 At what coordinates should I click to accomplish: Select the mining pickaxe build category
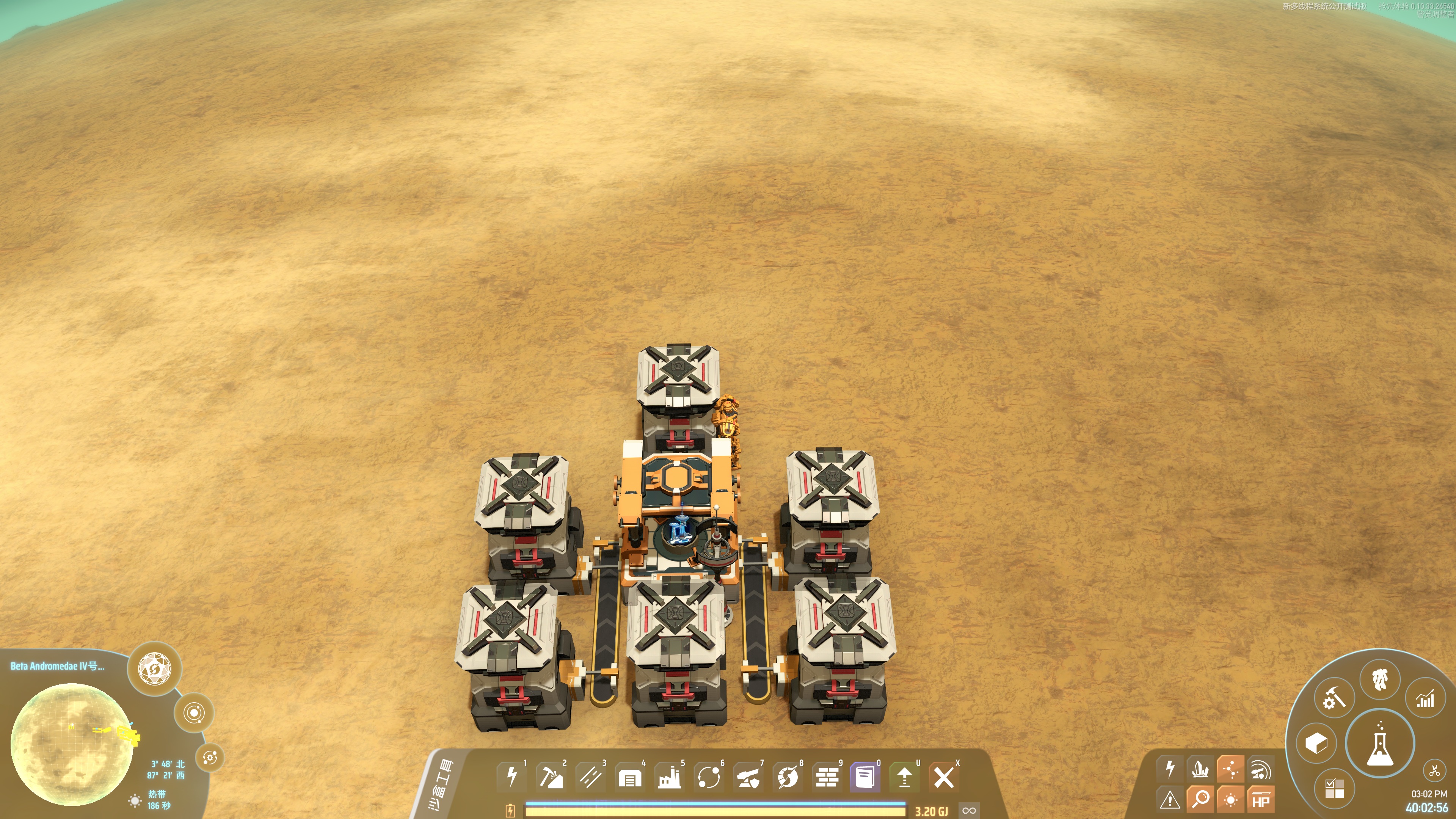551,777
